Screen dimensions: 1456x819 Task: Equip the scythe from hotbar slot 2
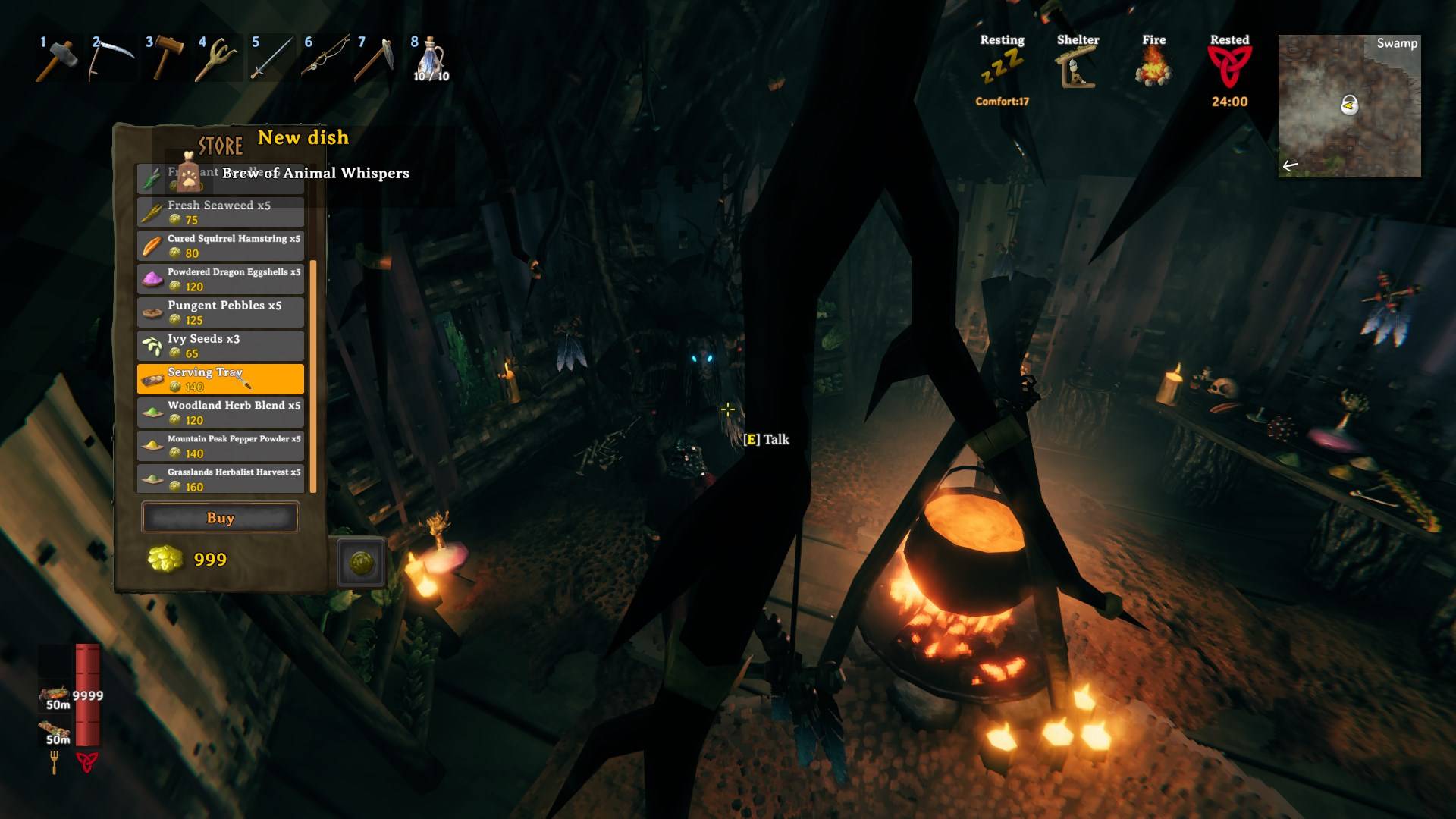click(110, 58)
